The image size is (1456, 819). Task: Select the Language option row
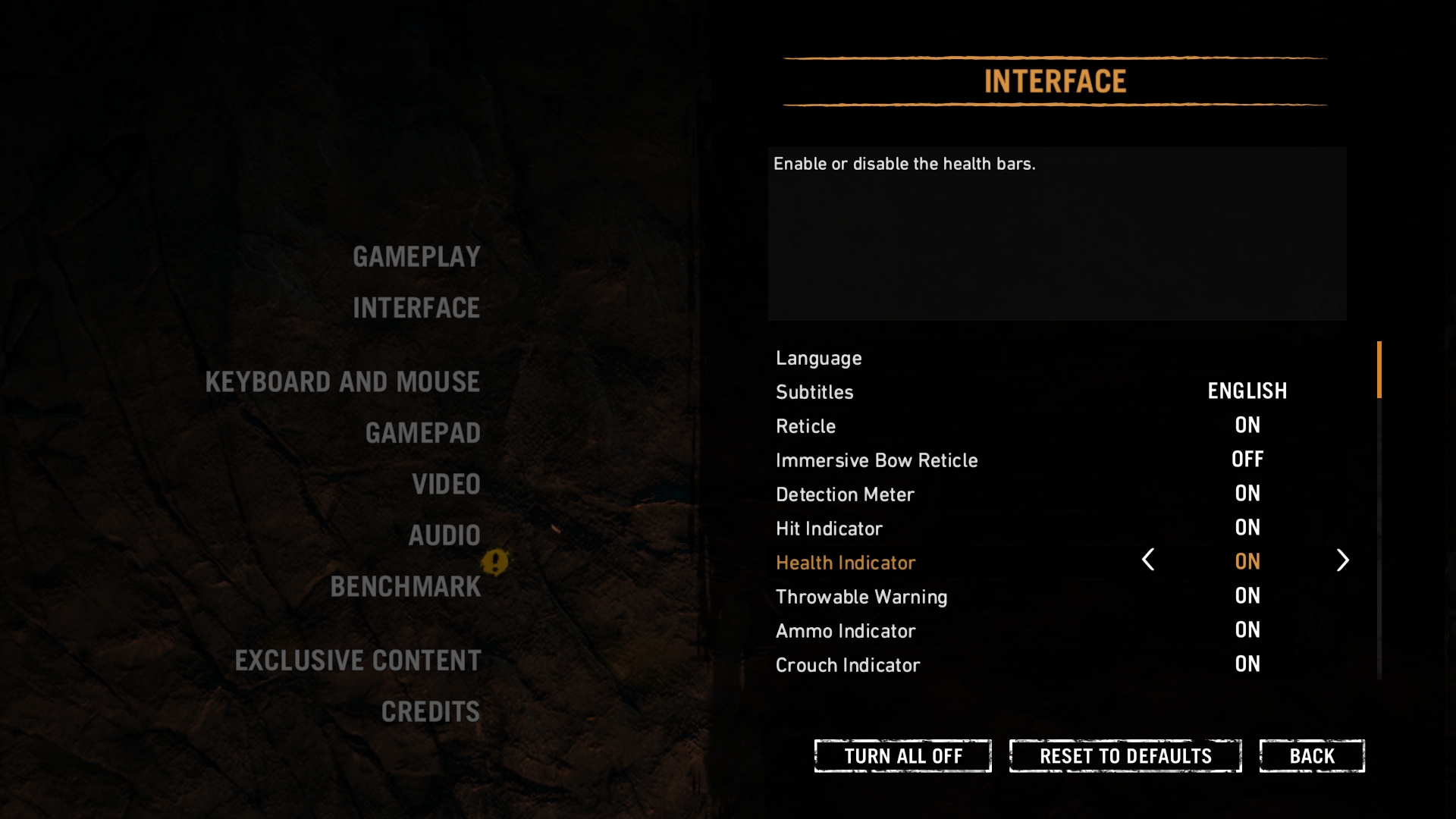(819, 359)
